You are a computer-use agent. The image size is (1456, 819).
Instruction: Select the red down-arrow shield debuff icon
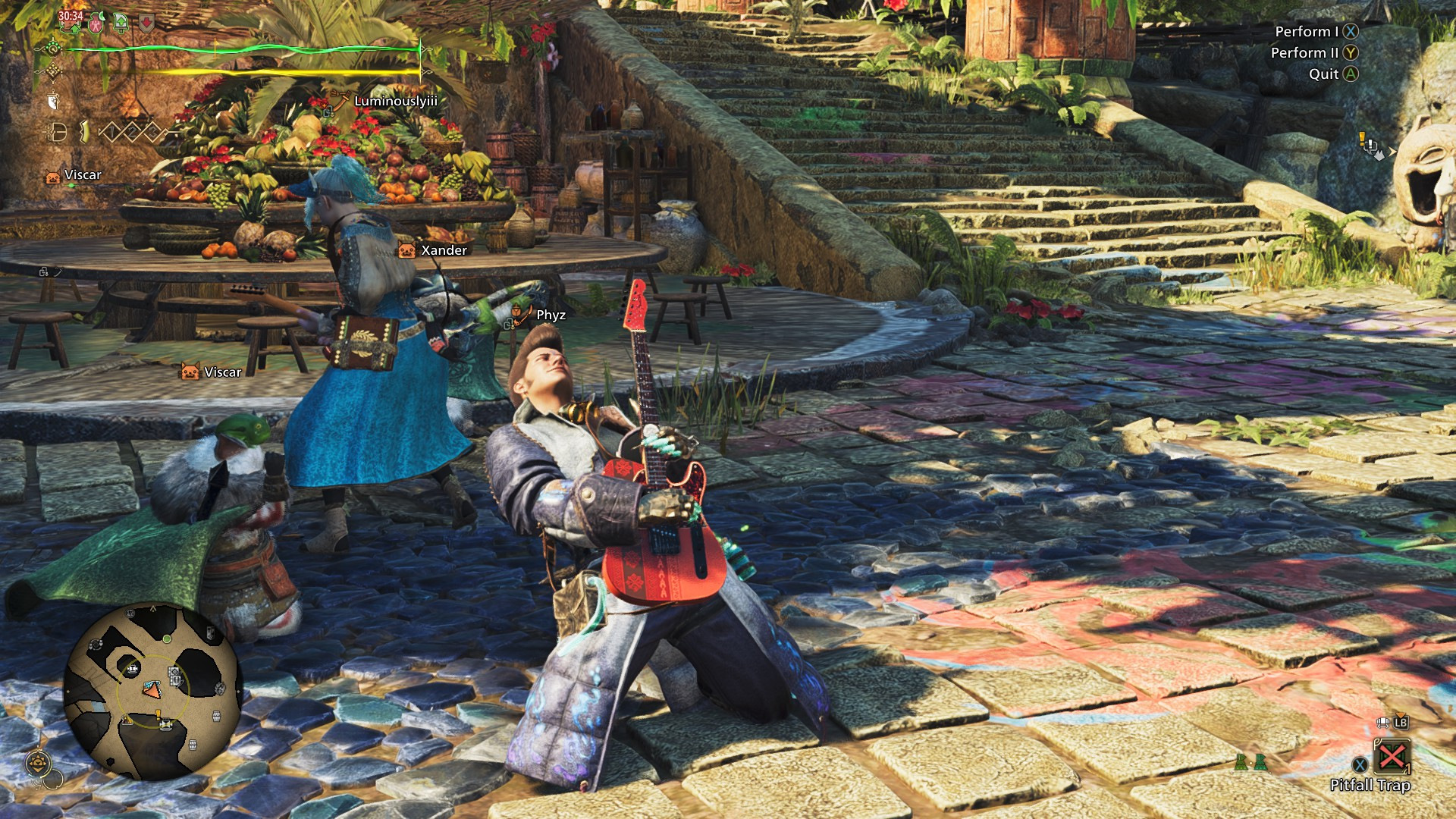146,24
